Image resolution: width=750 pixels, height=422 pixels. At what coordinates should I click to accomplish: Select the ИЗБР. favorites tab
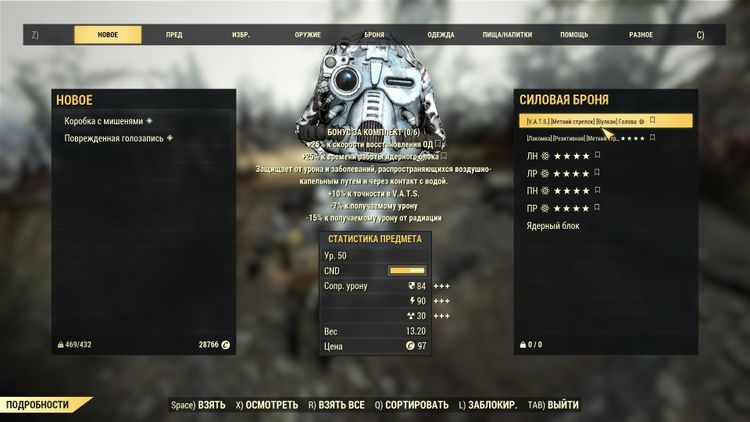click(241, 35)
